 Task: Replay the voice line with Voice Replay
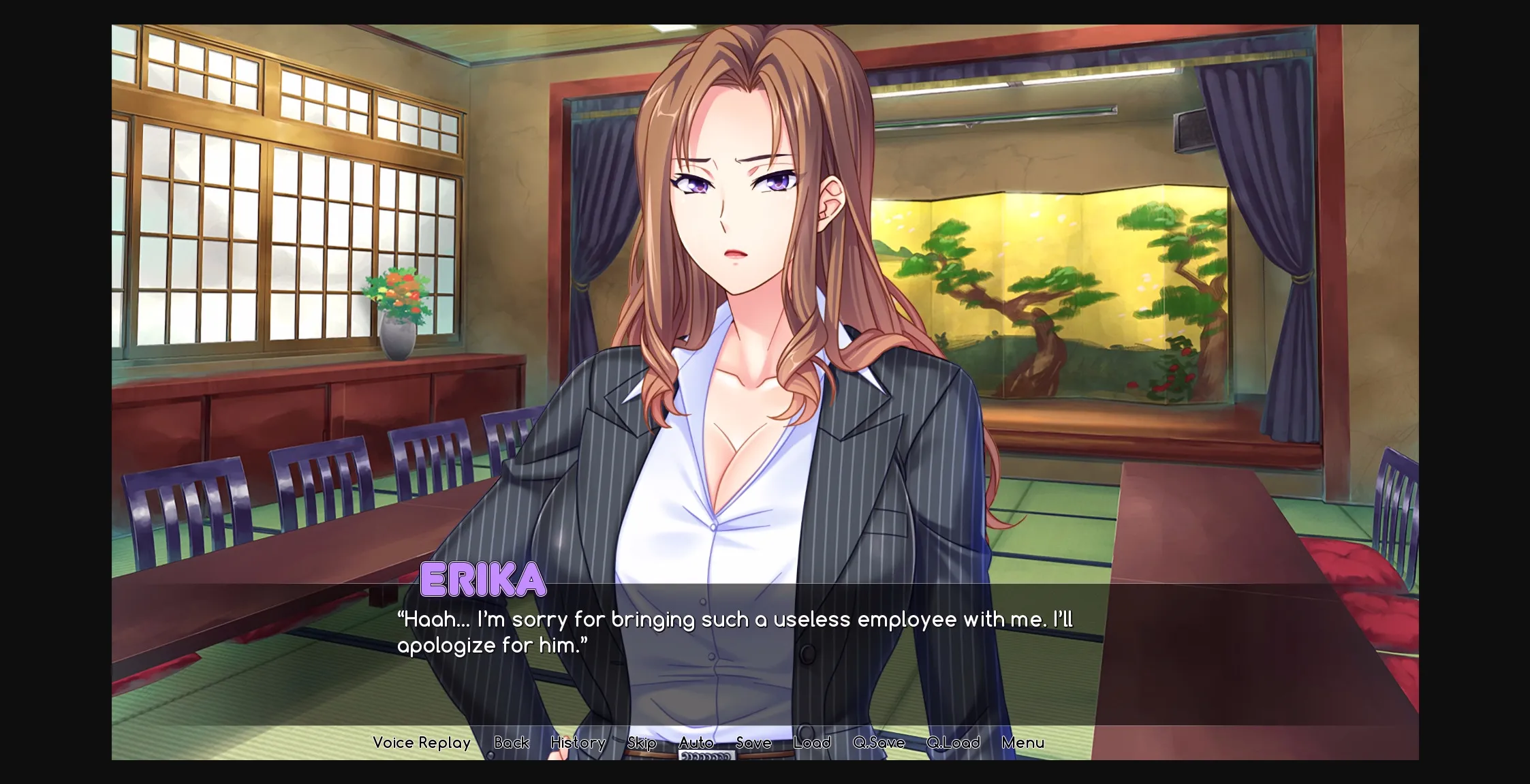coord(422,742)
